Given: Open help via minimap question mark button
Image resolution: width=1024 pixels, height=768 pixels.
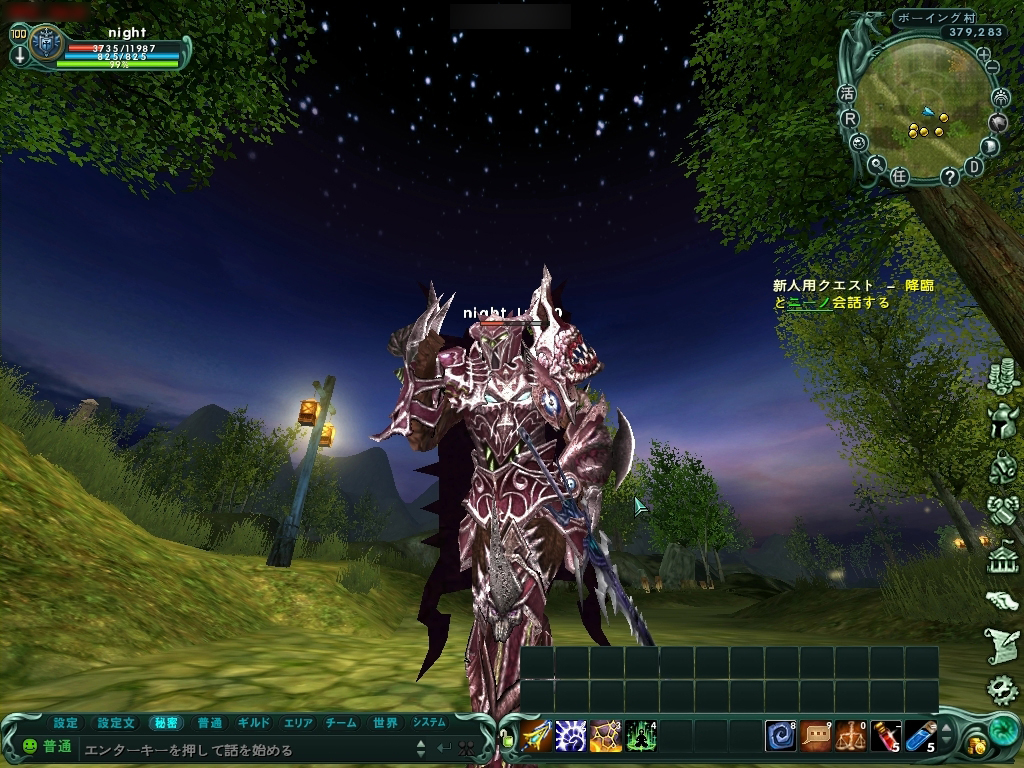Looking at the screenshot, I should (949, 176).
